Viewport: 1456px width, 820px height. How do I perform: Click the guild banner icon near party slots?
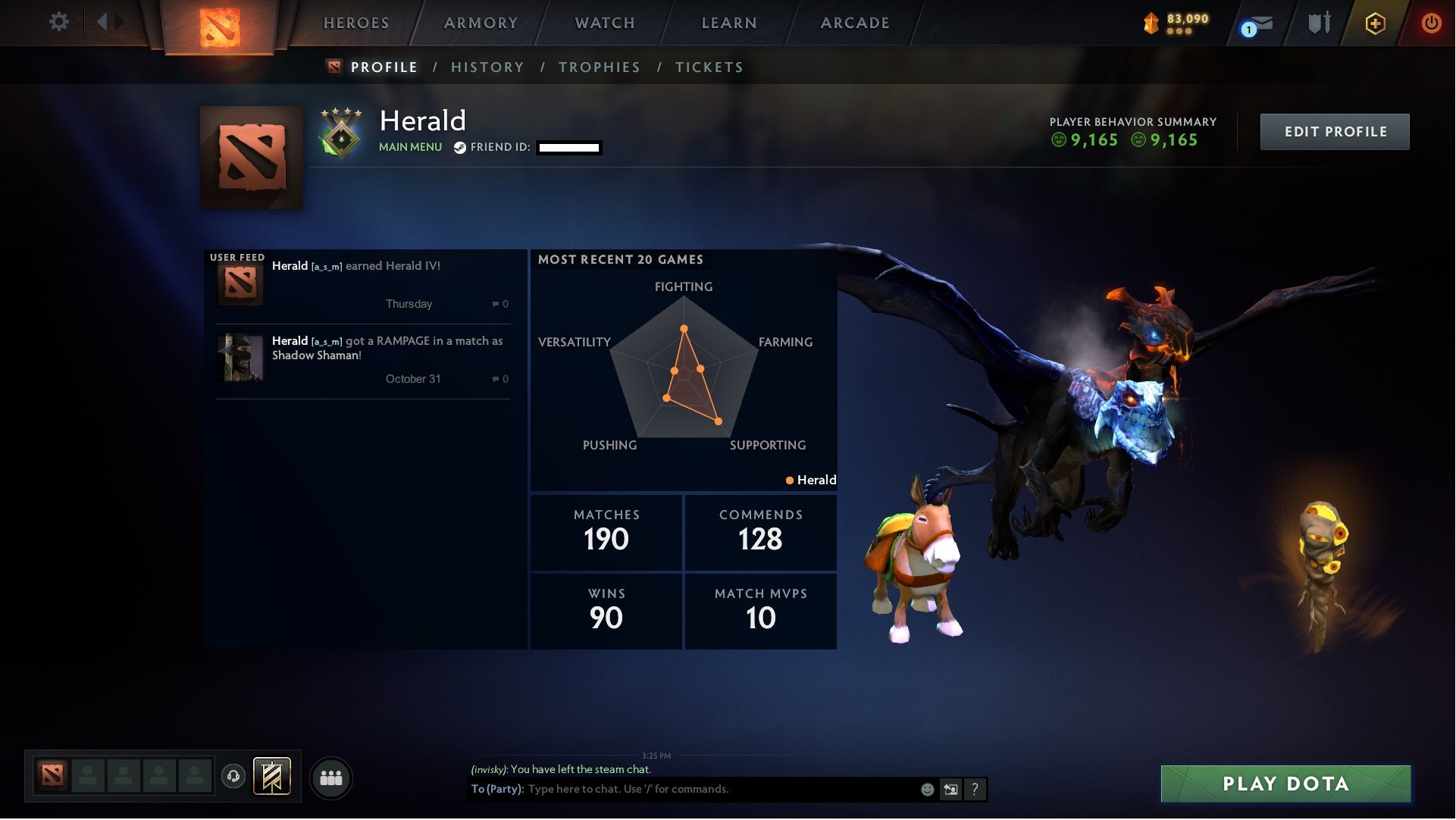271,776
